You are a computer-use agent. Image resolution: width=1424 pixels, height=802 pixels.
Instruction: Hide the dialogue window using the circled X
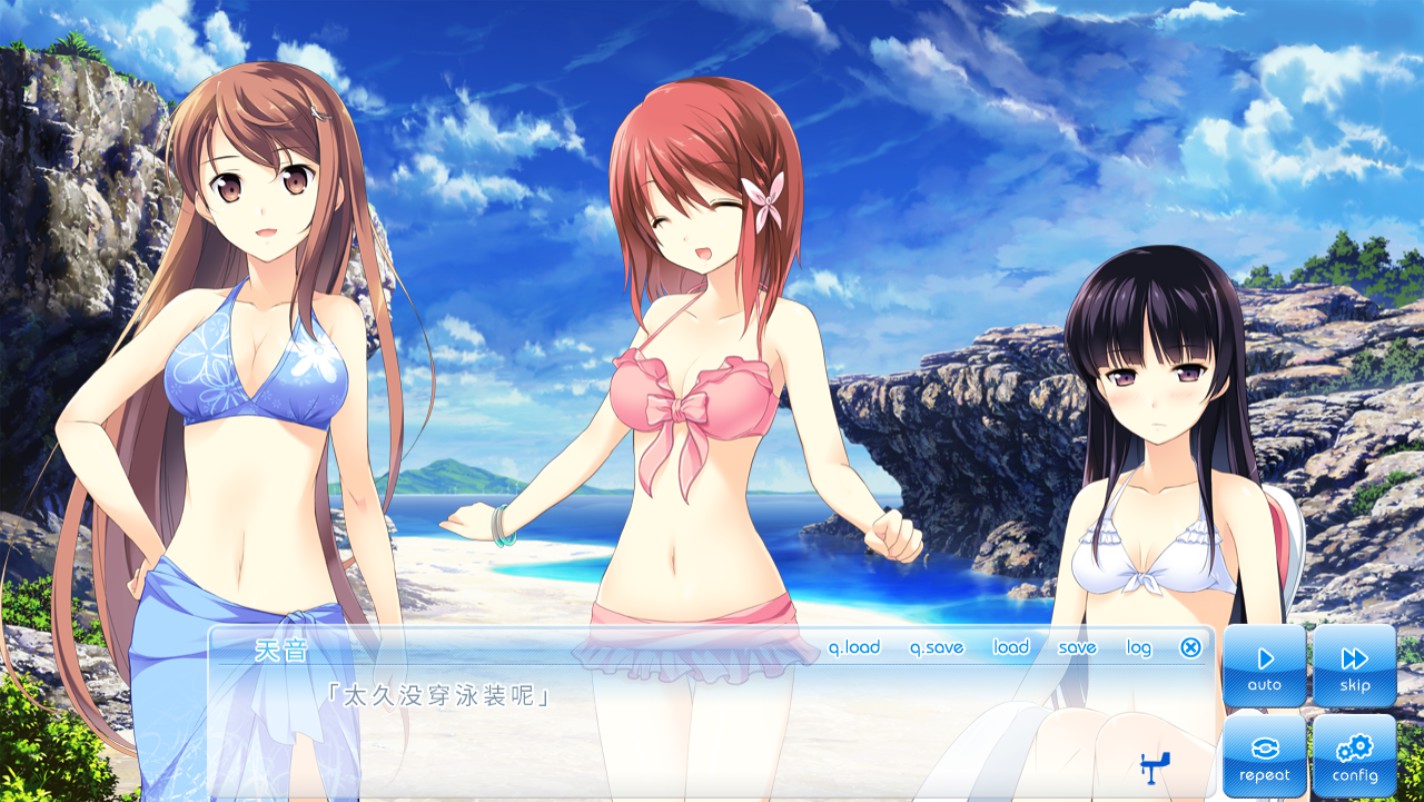(x=1189, y=648)
